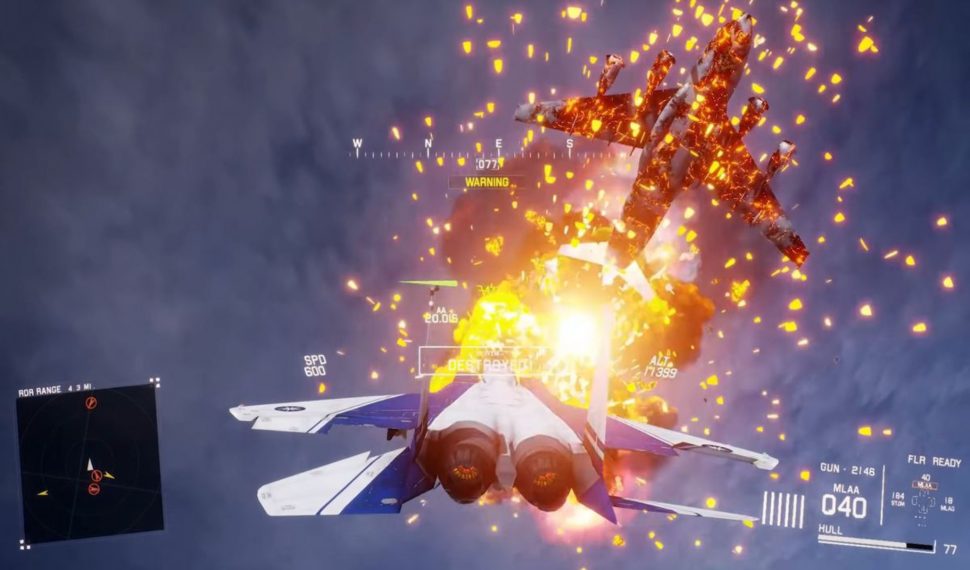The image size is (970, 570).
Task: Click the DESTROYED target box
Action: tap(484, 363)
